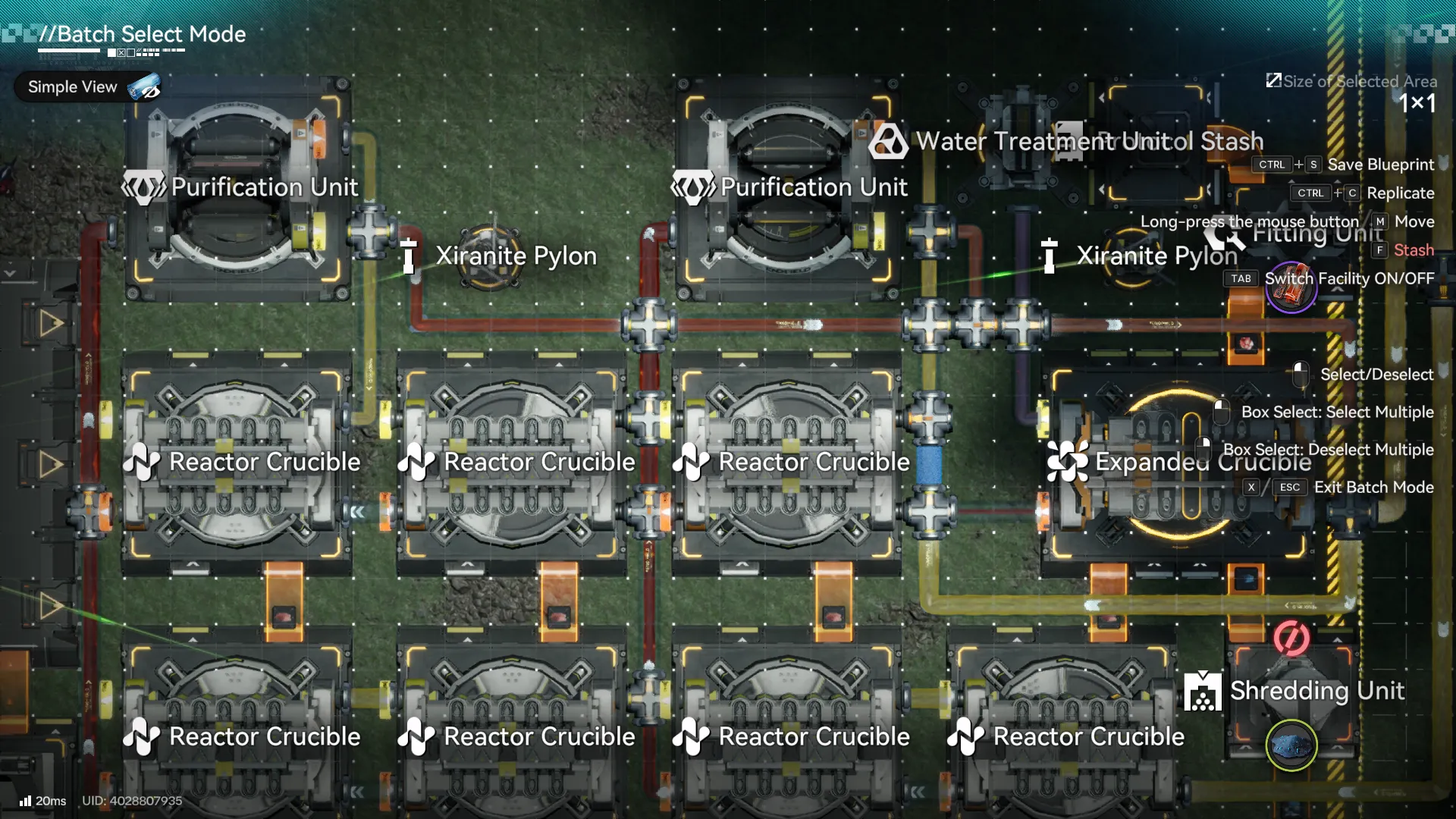Click the Petrol Stash facility icon

(1072, 141)
